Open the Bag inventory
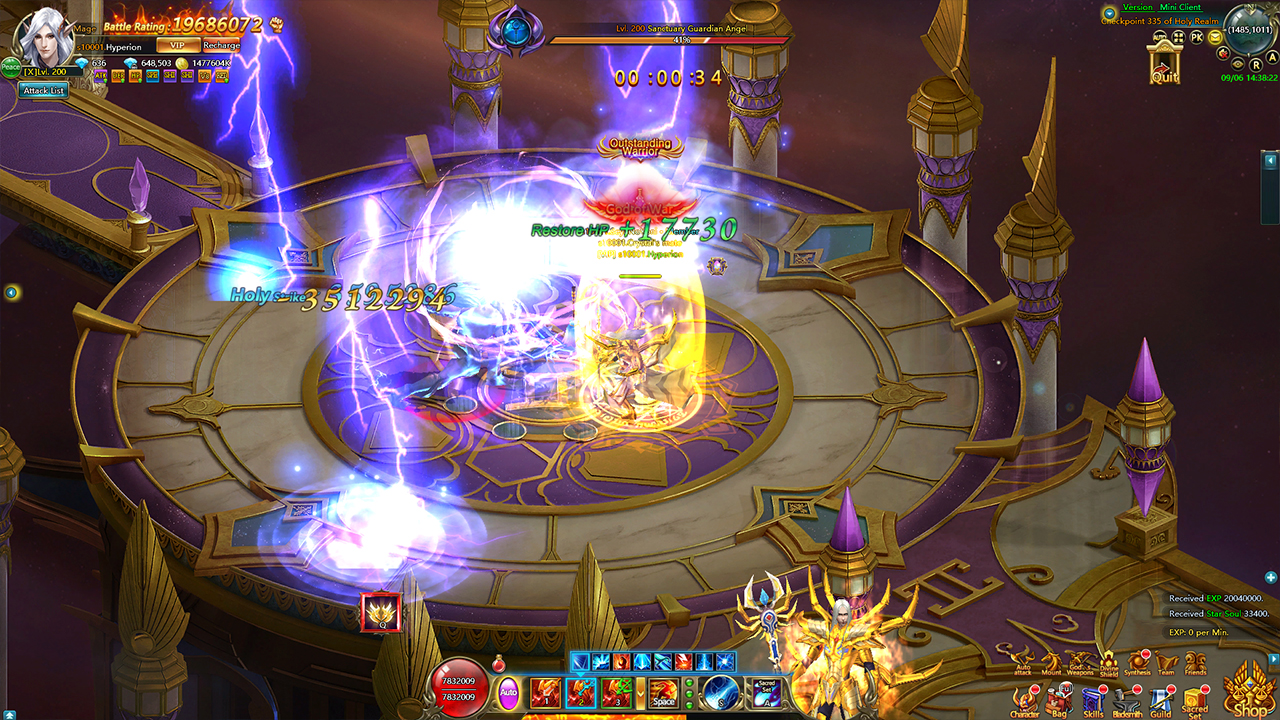This screenshot has height=720, width=1280. [1057, 698]
